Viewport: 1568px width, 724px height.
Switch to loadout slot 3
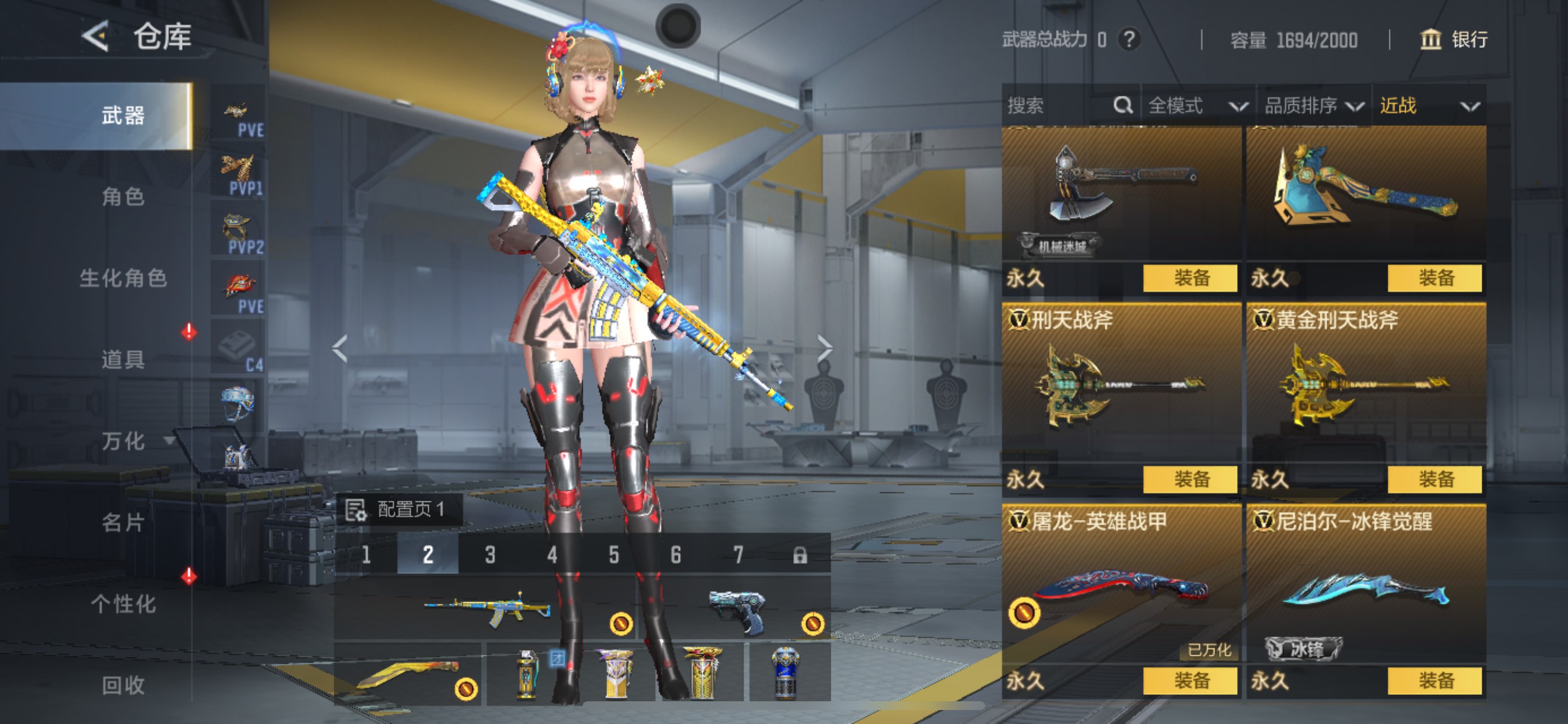490,554
